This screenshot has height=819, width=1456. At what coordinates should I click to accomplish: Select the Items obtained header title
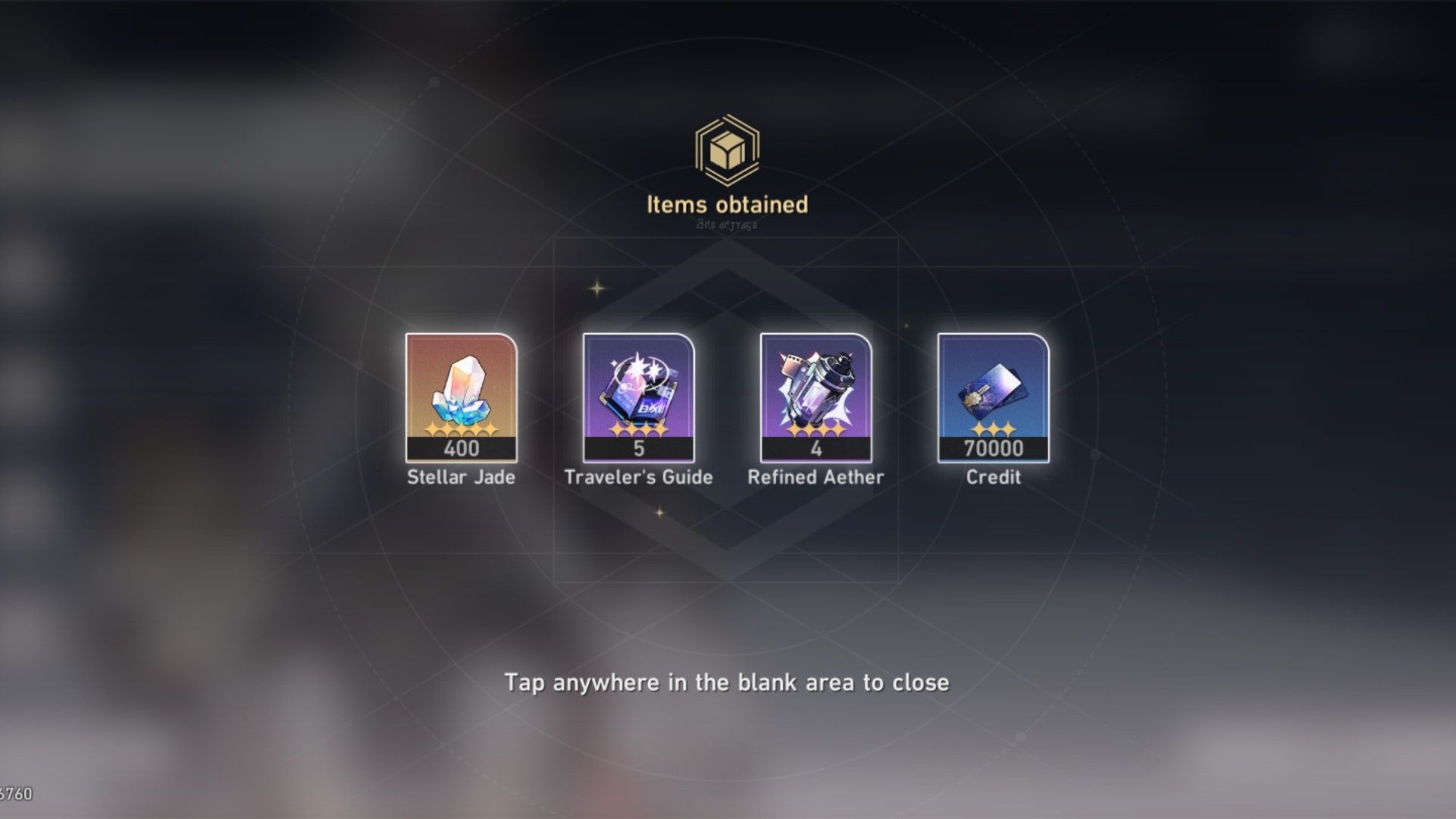pos(727,203)
